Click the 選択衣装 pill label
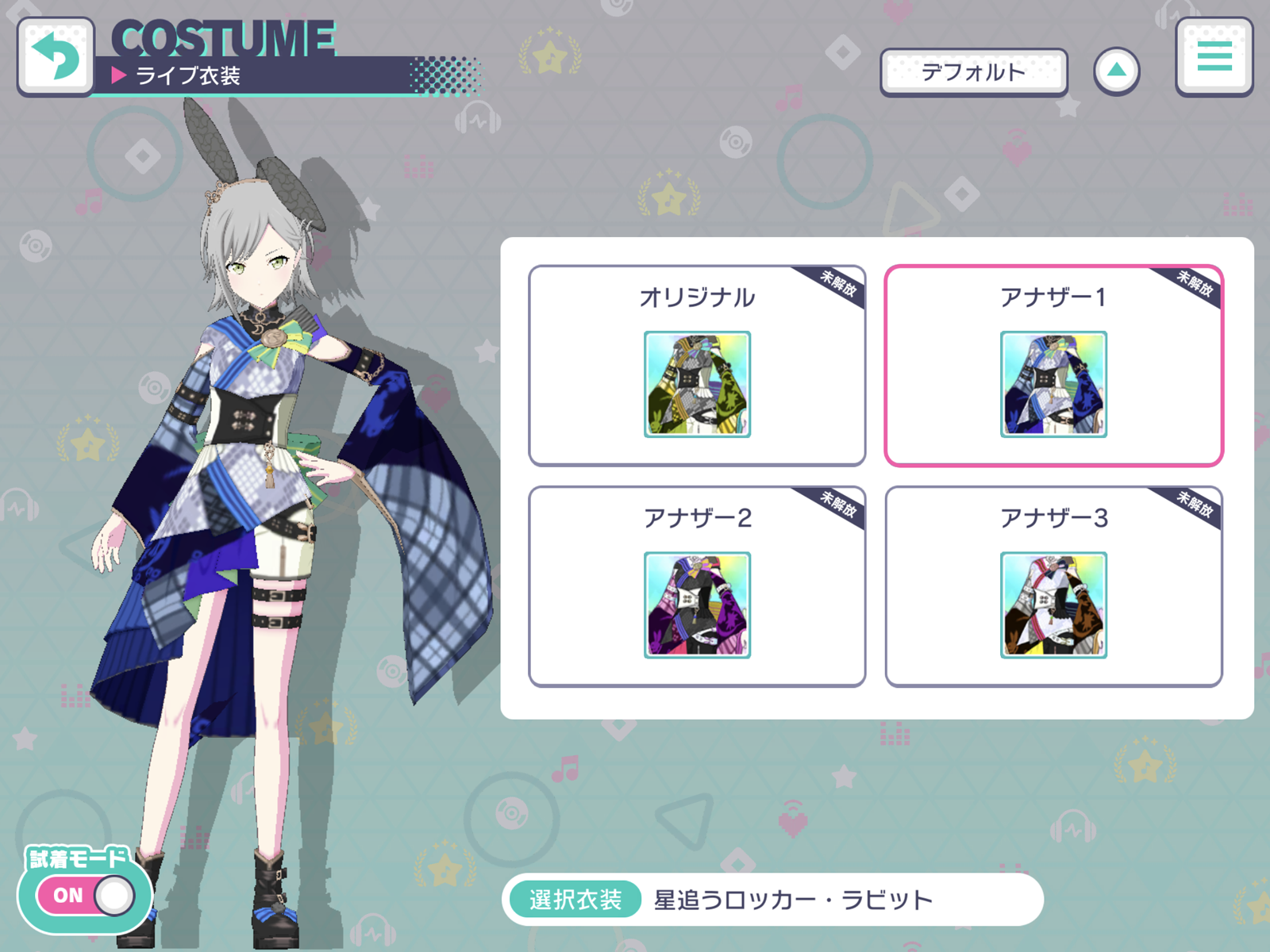Viewport: 1270px width, 952px height. (575, 898)
